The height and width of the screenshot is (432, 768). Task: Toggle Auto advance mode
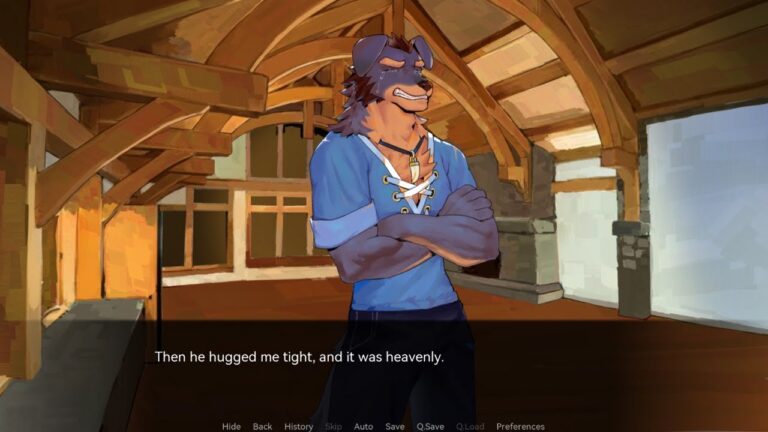click(363, 426)
